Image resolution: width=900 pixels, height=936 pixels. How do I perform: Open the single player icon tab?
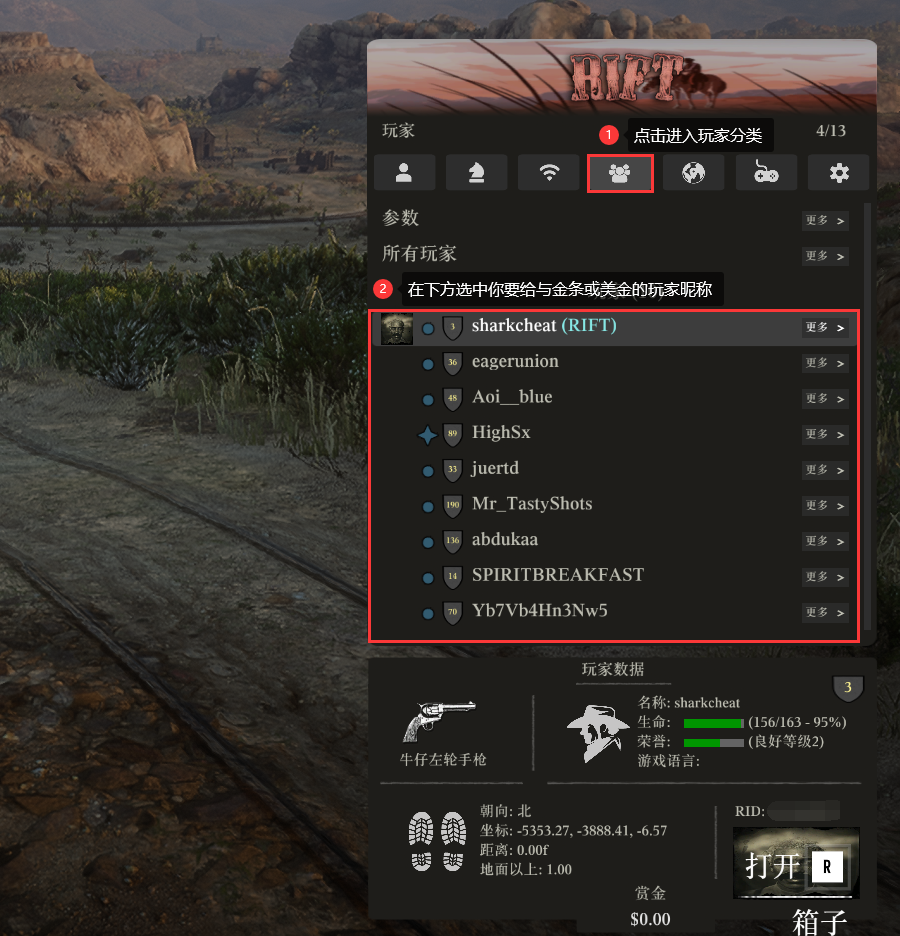(404, 173)
